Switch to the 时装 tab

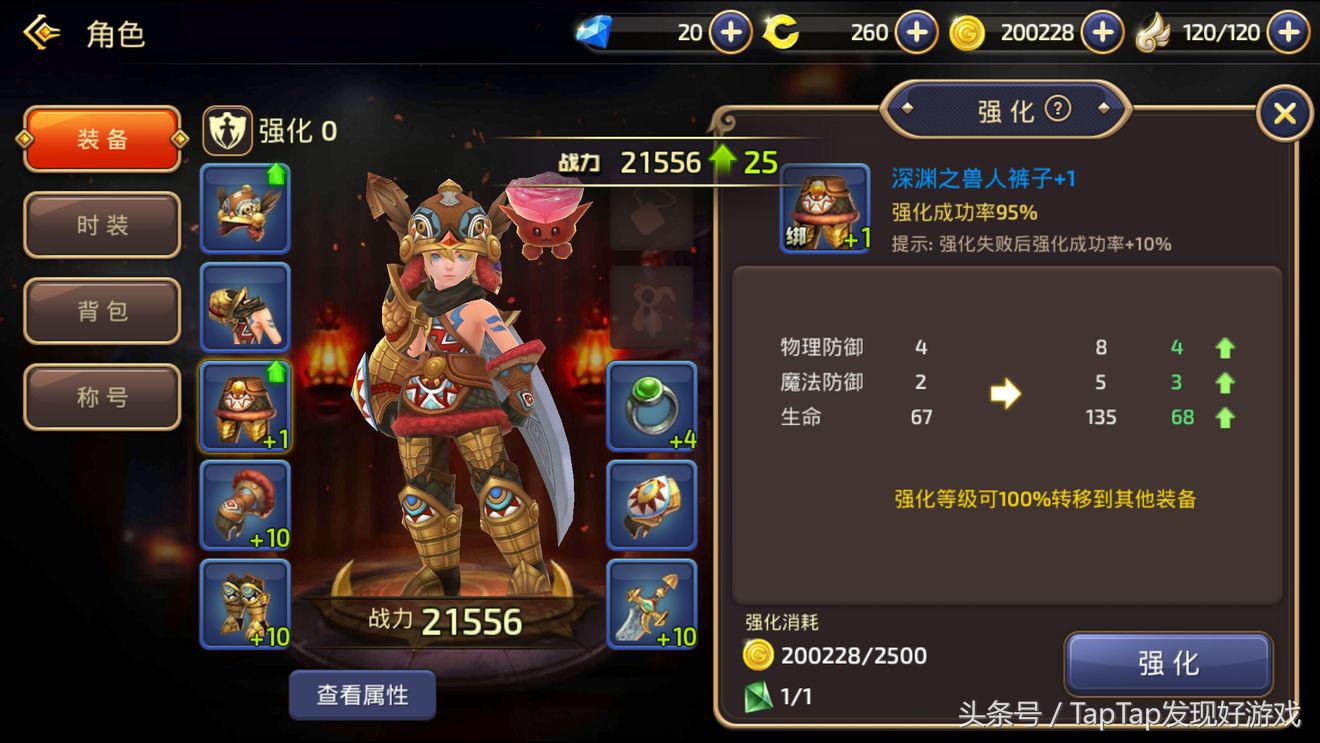click(x=101, y=225)
